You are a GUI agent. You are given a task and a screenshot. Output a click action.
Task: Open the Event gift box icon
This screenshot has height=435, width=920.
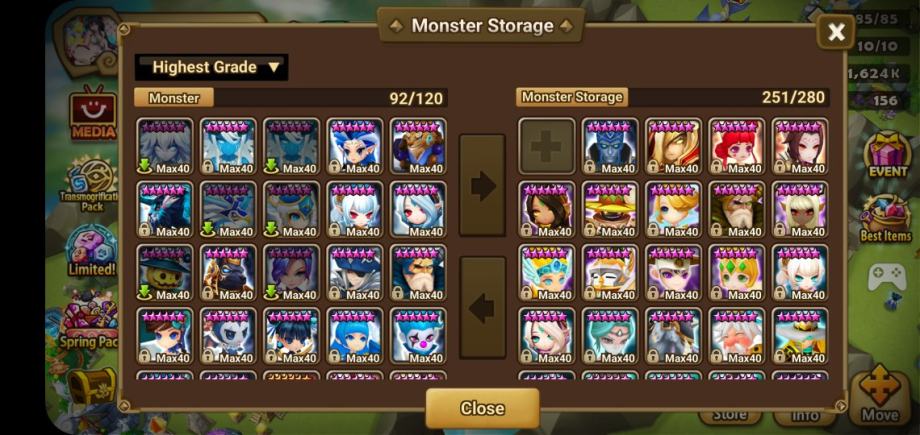pos(887,153)
